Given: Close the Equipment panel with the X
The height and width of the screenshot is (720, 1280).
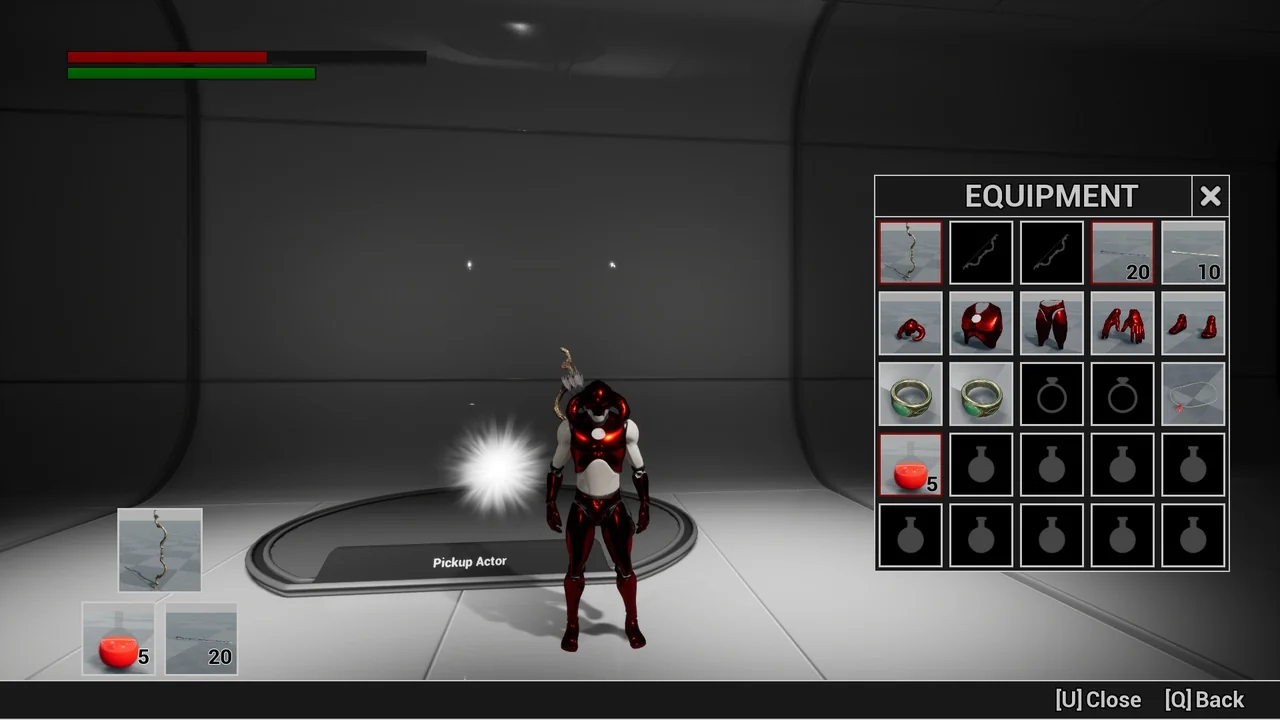Looking at the screenshot, I should coord(1210,196).
